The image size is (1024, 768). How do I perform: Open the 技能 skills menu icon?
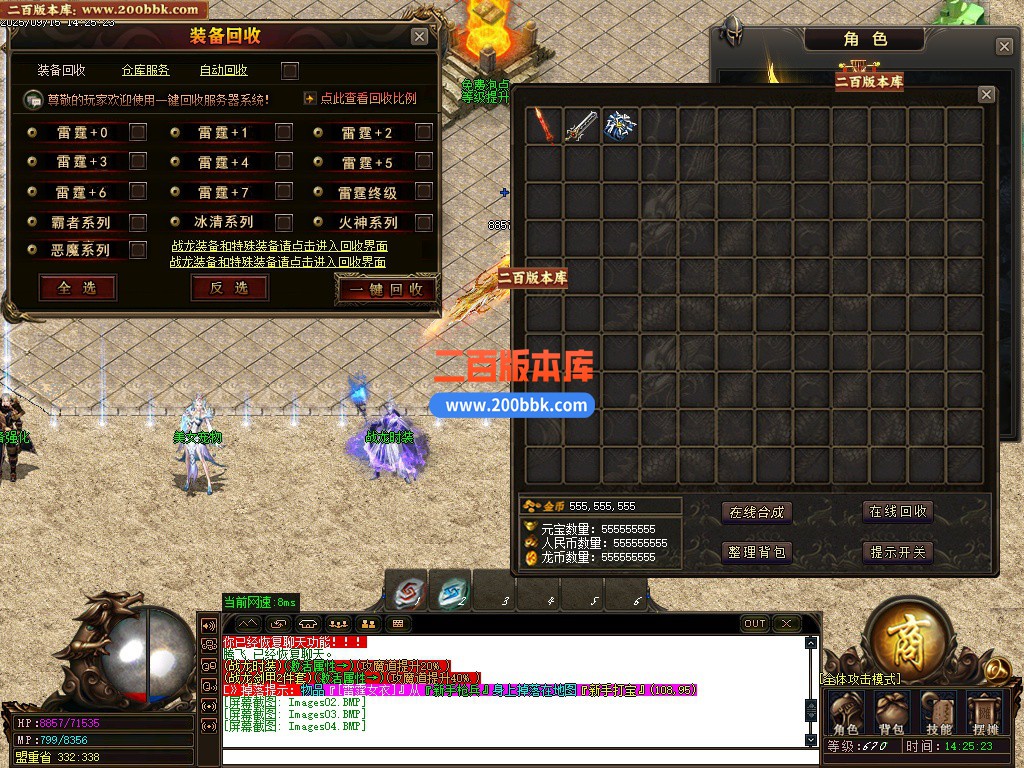939,713
